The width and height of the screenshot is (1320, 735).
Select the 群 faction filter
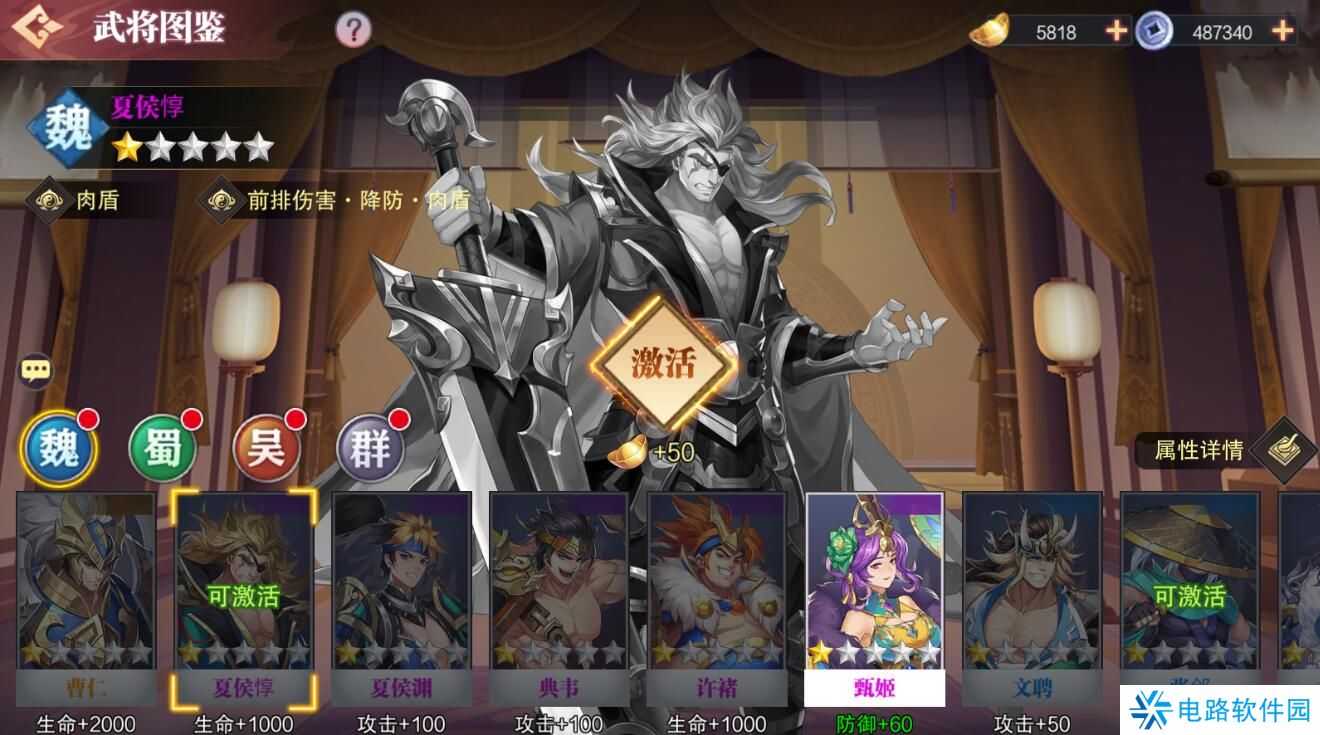pos(371,448)
